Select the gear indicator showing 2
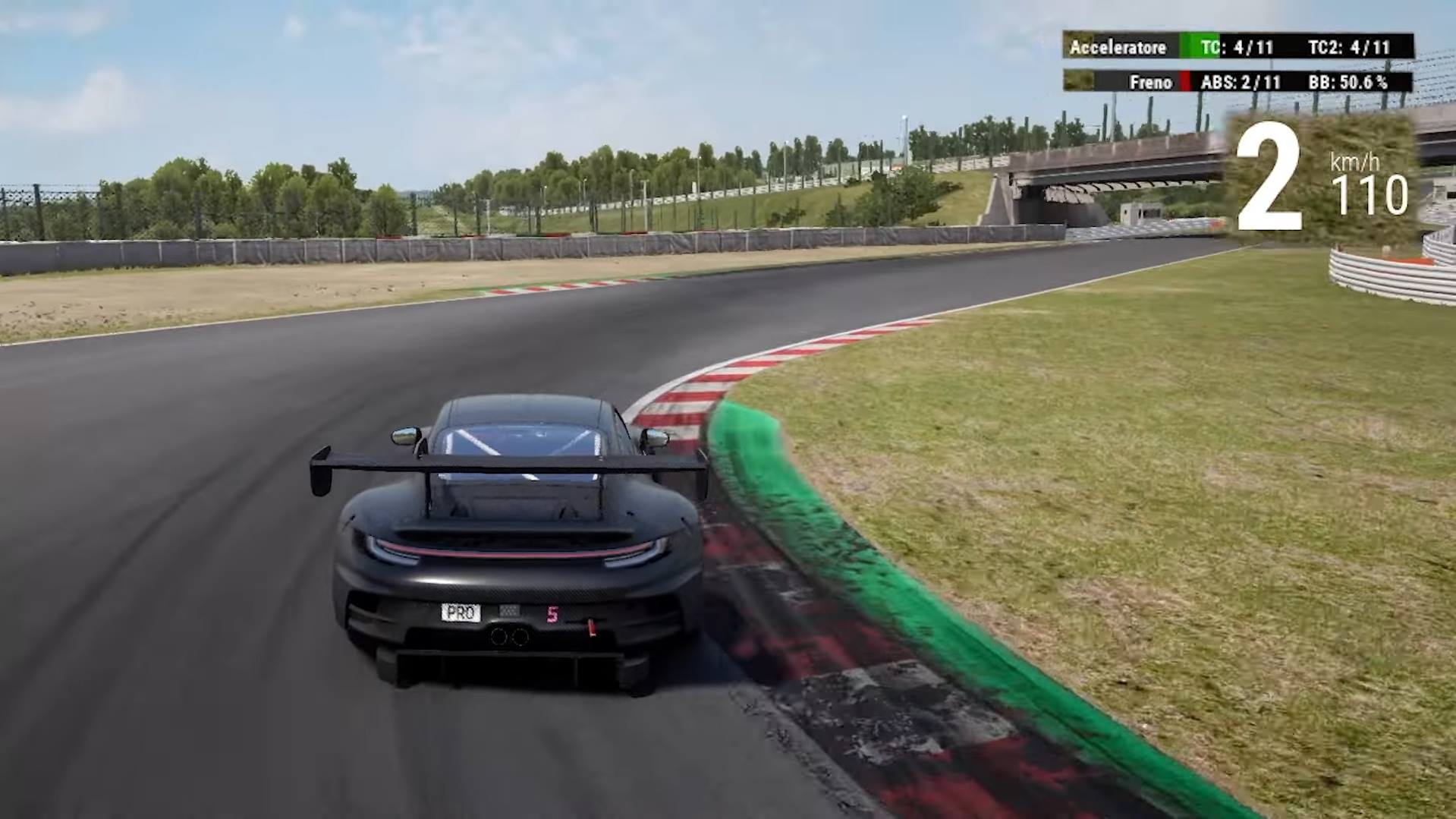Image resolution: width=1456 pixels, height=819 pixels. pos(1271,176)
